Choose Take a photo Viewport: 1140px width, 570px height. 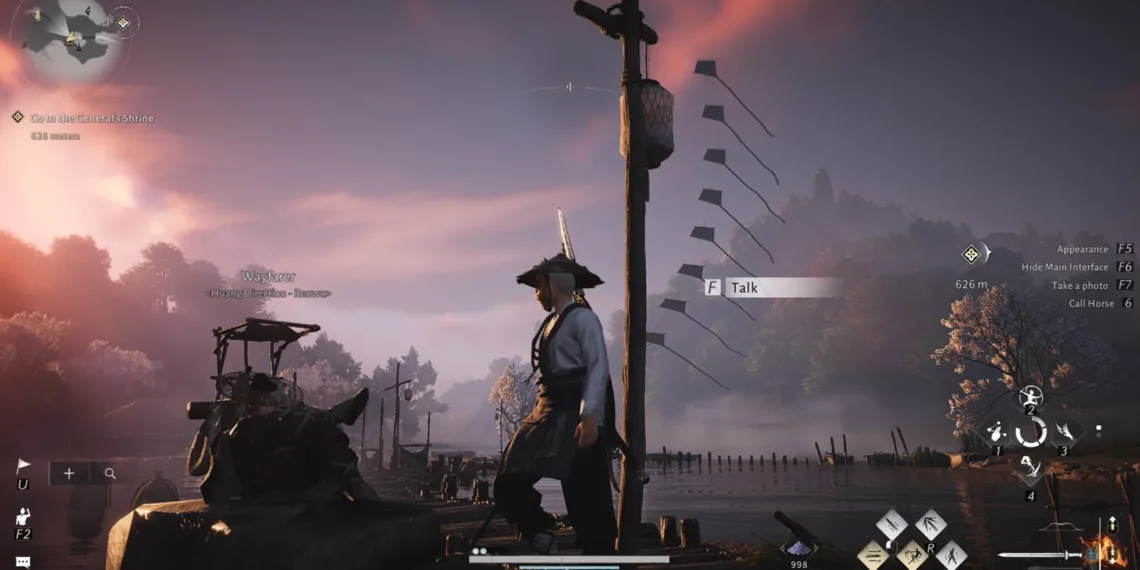click(x=1079, y=285)
